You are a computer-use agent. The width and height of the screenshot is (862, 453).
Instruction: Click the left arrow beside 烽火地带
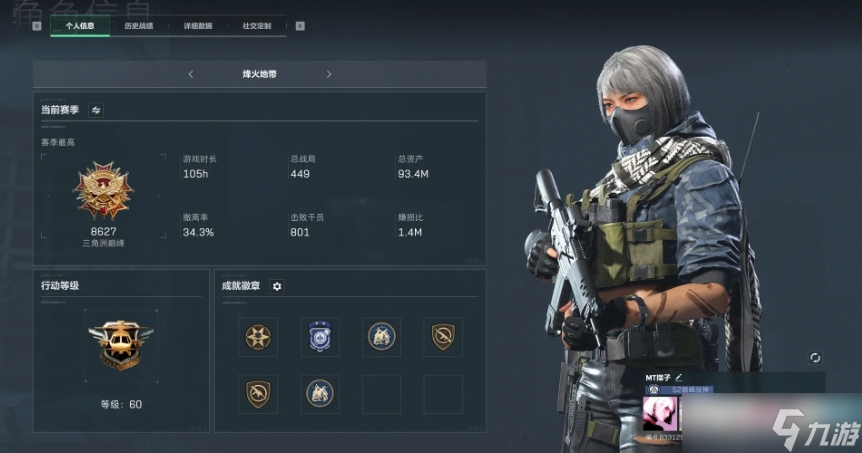pos(191,74)
